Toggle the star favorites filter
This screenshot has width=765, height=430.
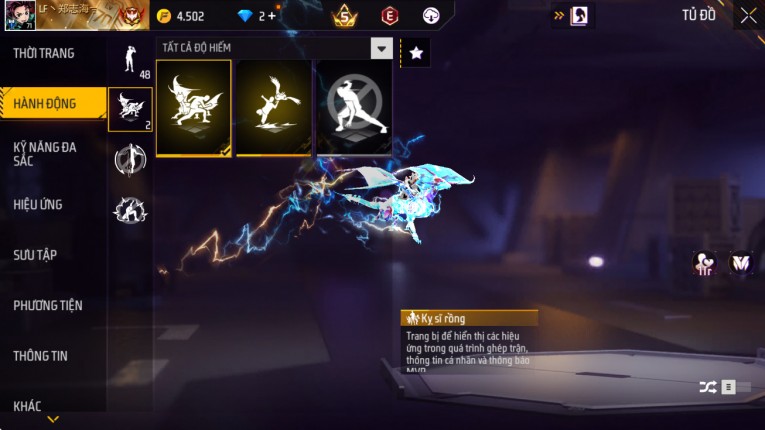pos(416,52)
